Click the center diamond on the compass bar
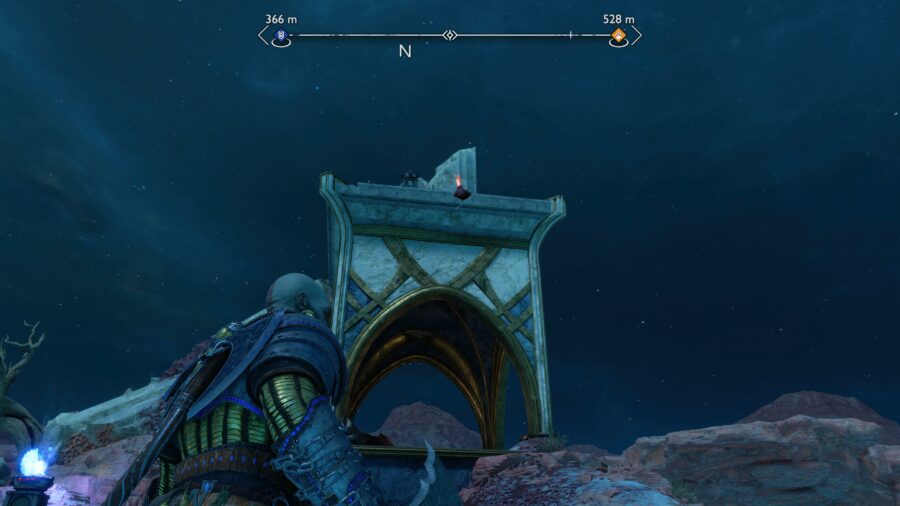Viewport: 900px width, 506px height. click(450, 36)
